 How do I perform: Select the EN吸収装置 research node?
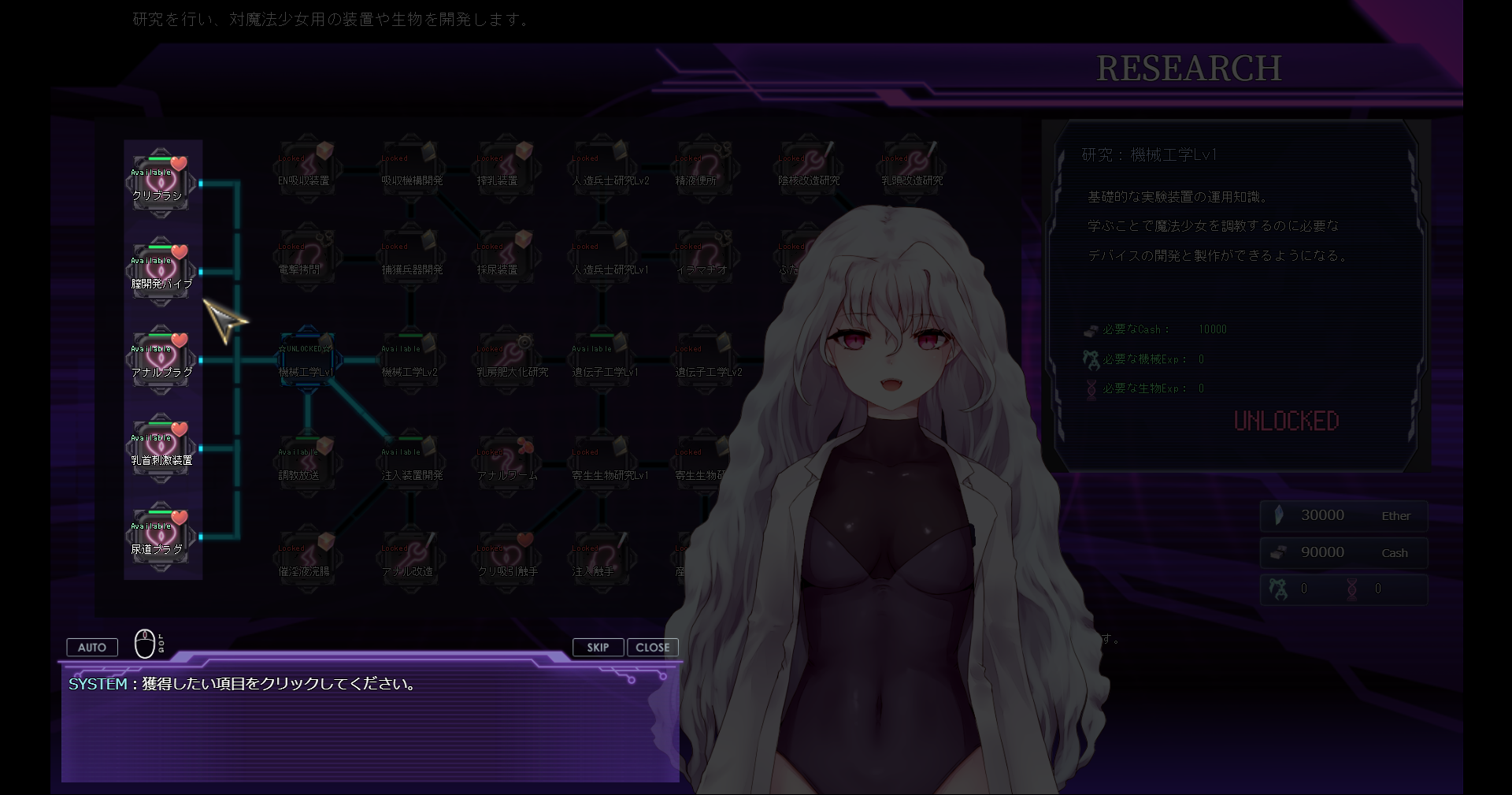click(x=306, y=169)
